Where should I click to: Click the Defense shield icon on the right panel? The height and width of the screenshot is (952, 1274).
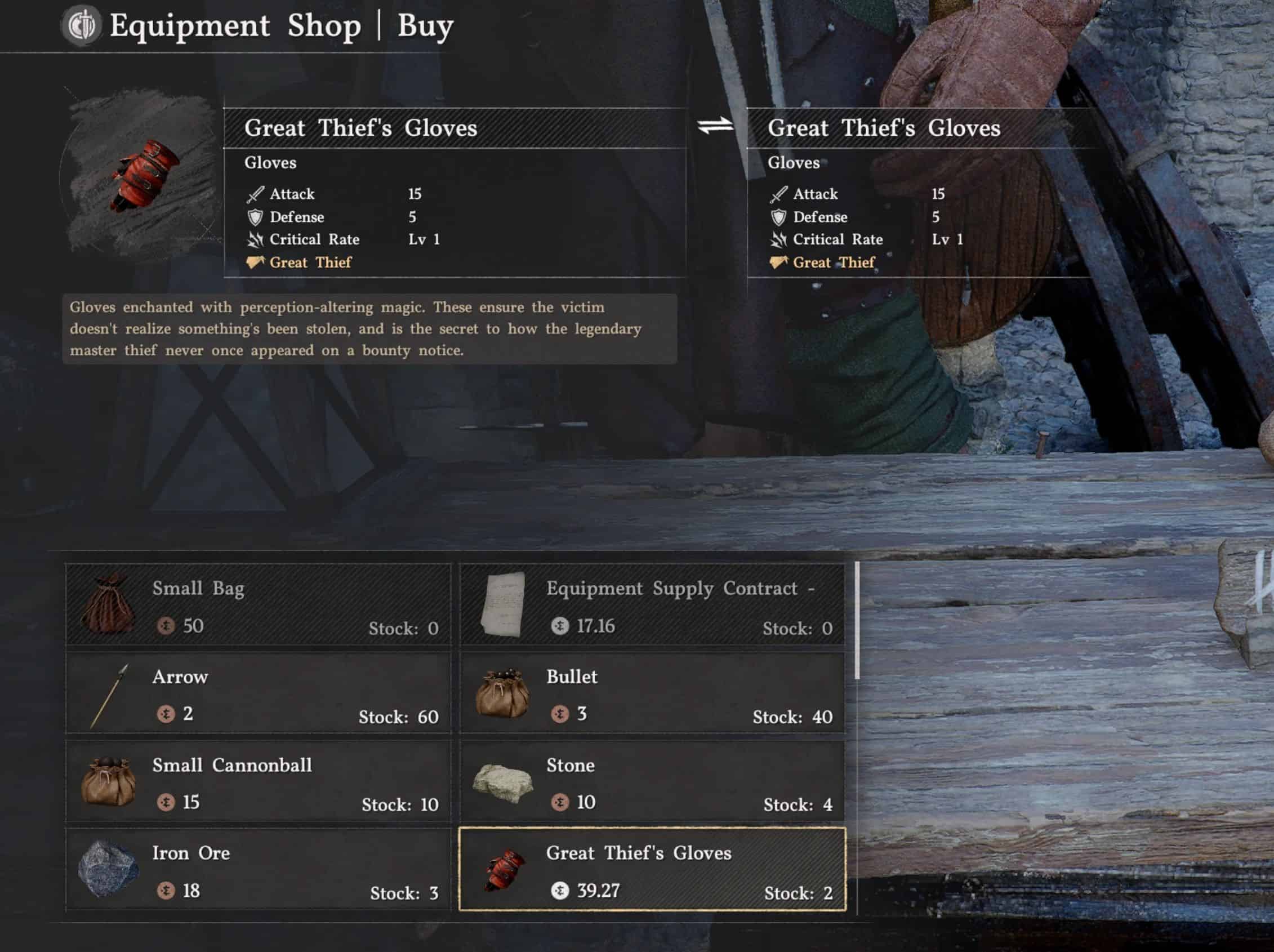click(781, 217)
